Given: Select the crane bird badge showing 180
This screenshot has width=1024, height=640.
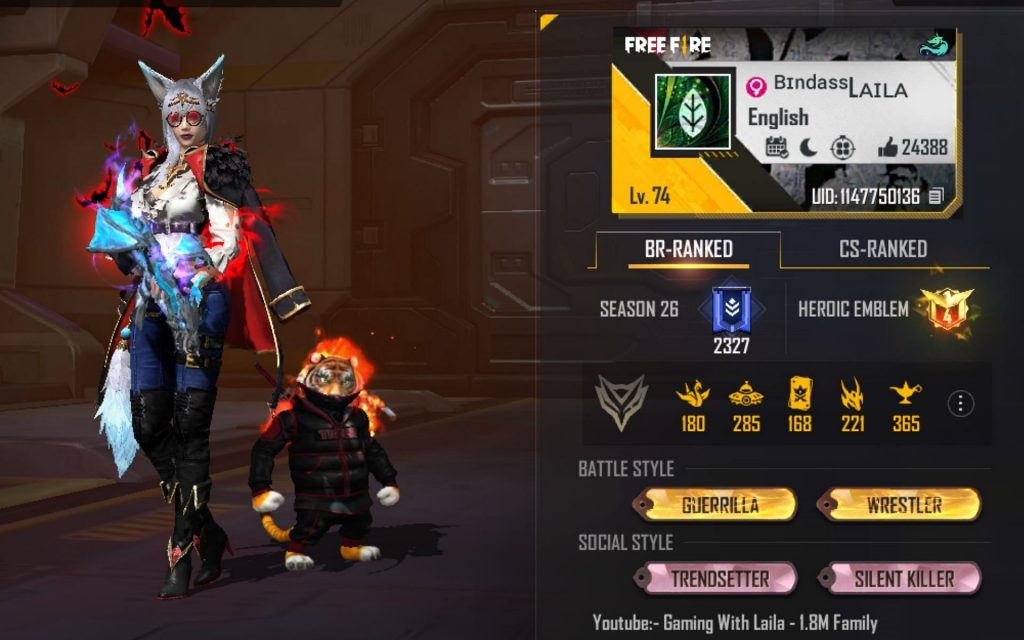Looking at the screenshot, I should 693,393.
